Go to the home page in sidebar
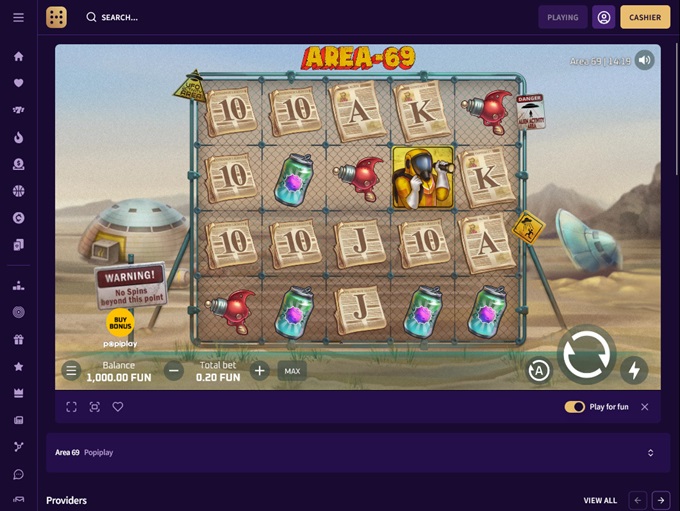The height and width of the screenshot is (511, 680). (x=18, y=56)
